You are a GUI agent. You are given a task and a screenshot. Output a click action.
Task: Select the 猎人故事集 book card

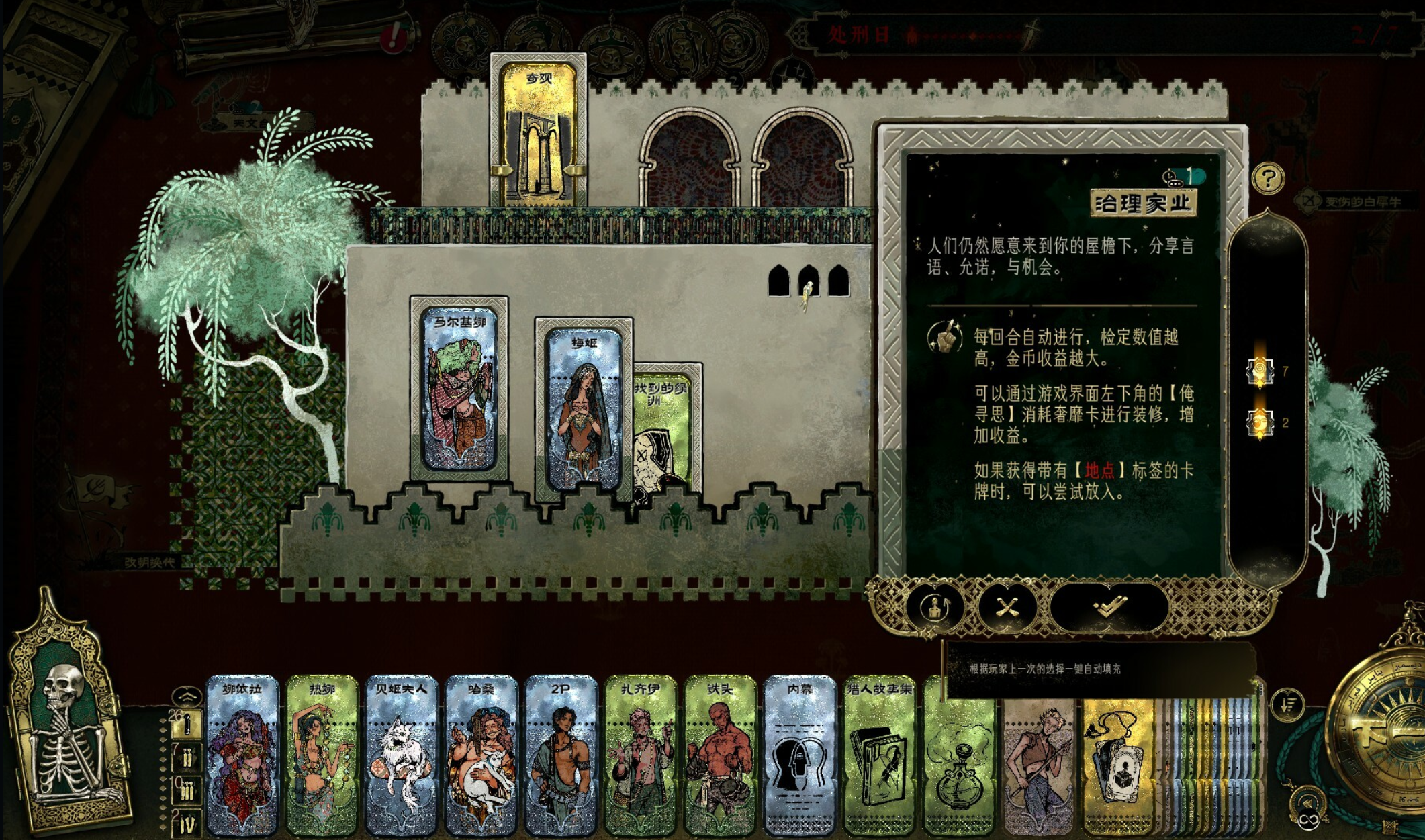(x=879, y=755)
